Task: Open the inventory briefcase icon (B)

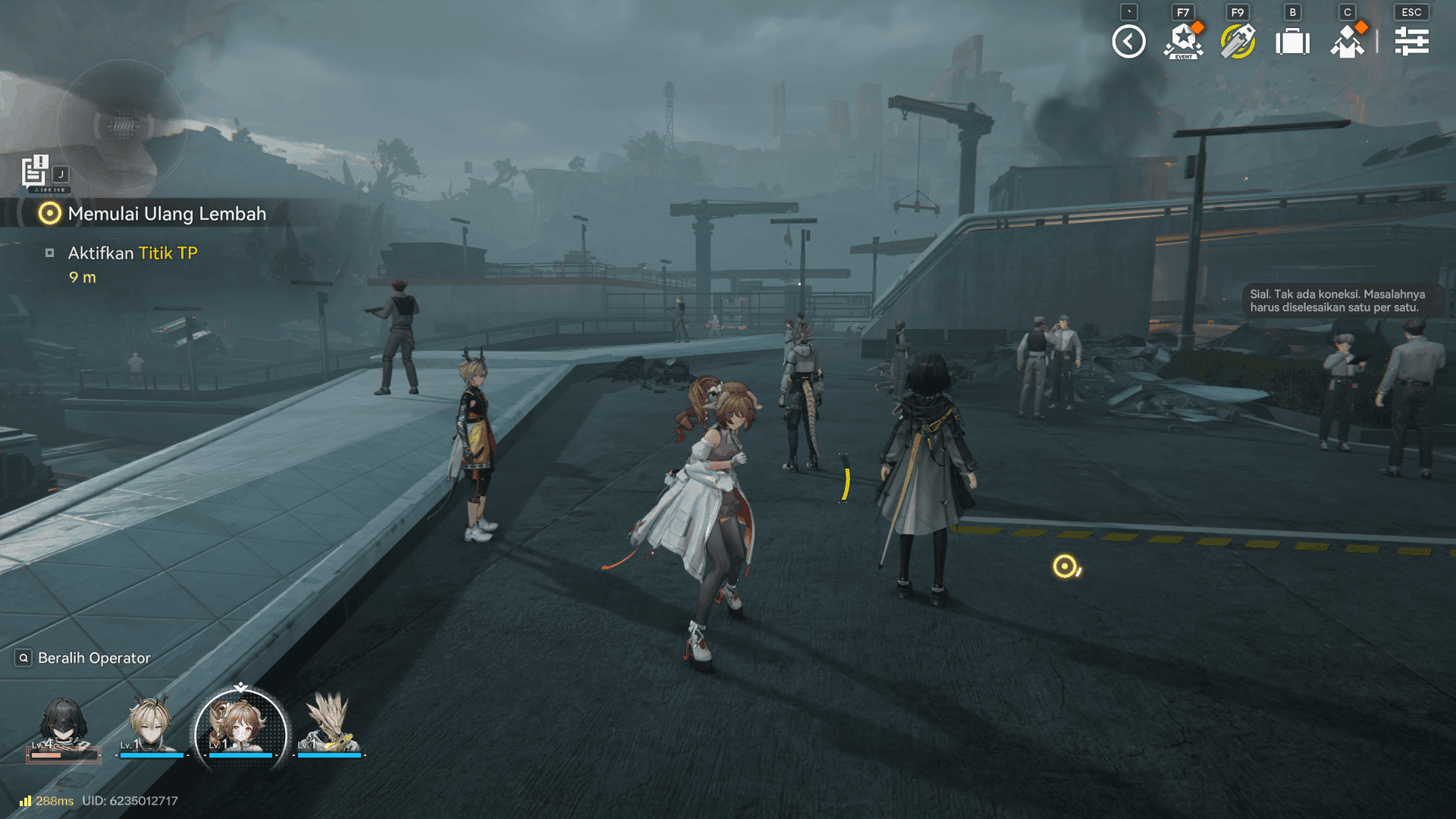Action: [1293, 42]
